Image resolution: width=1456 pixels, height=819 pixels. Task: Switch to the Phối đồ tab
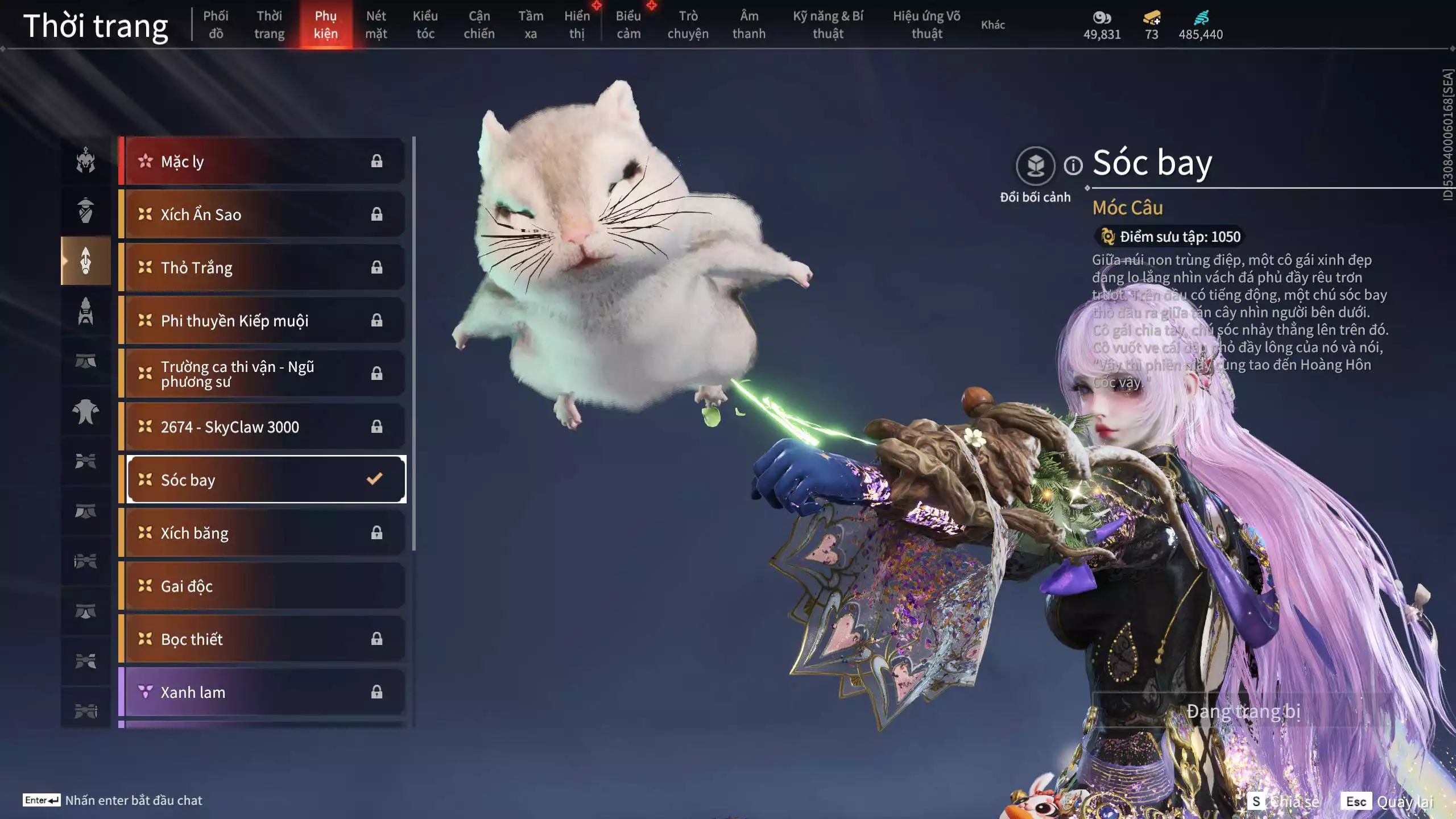pos(216,24)
